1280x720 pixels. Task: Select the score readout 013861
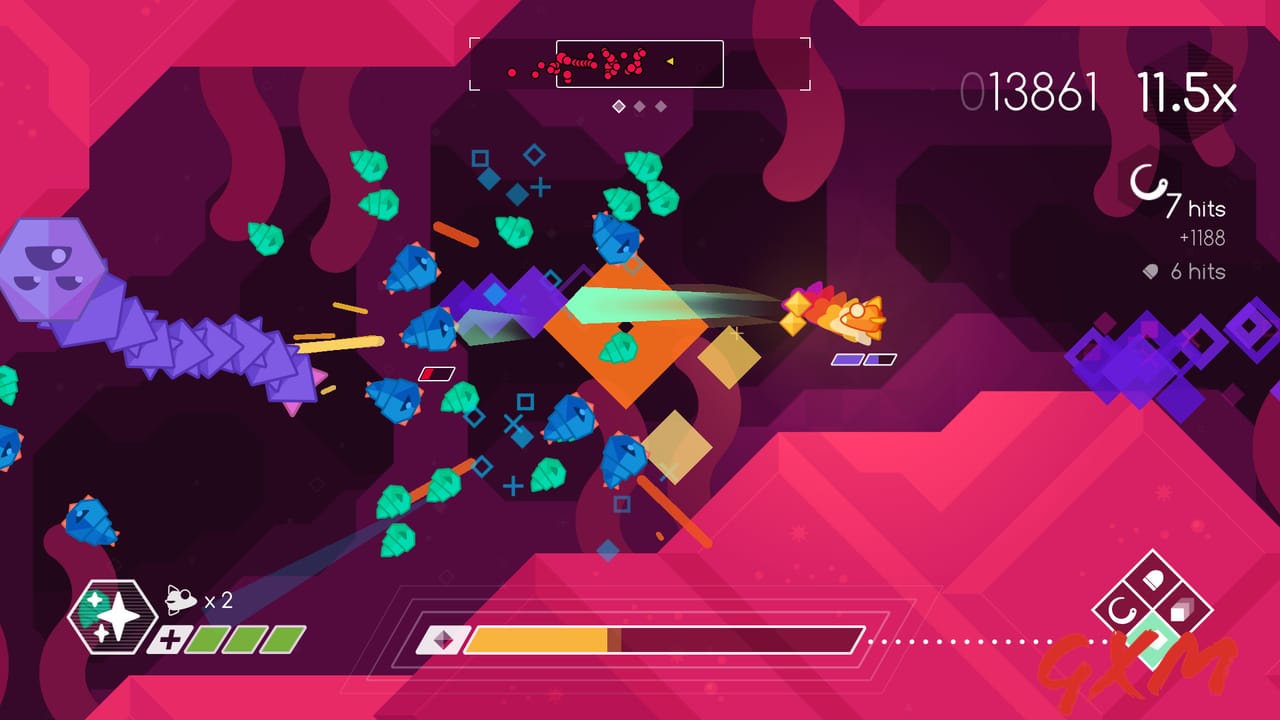(x=1032, y=90)
